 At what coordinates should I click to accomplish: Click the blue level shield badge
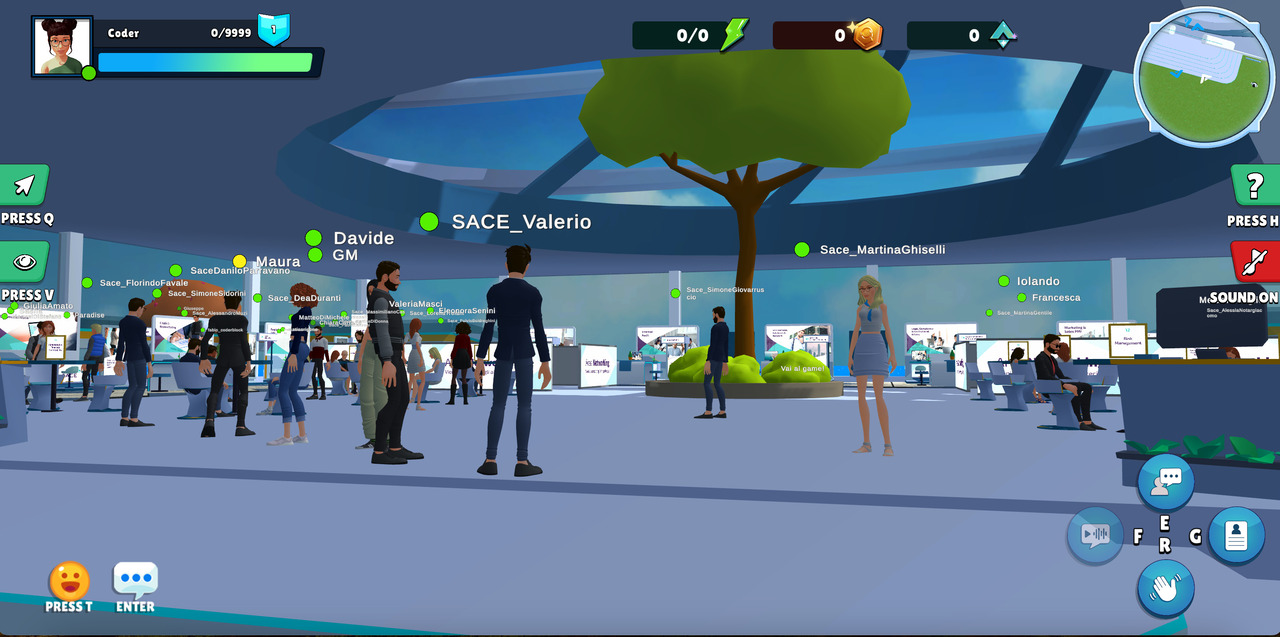273,29
